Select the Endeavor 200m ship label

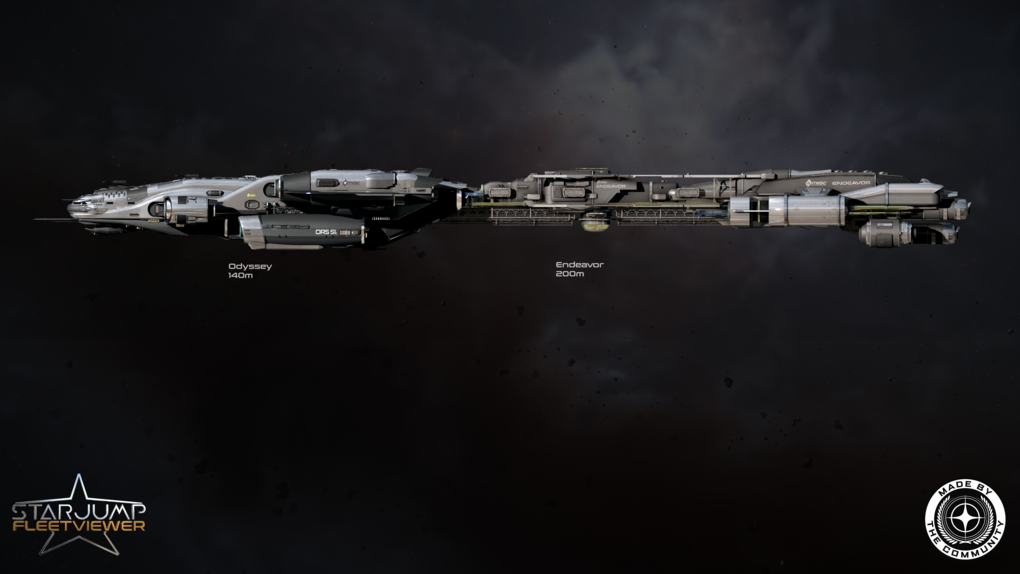point(579,269)
